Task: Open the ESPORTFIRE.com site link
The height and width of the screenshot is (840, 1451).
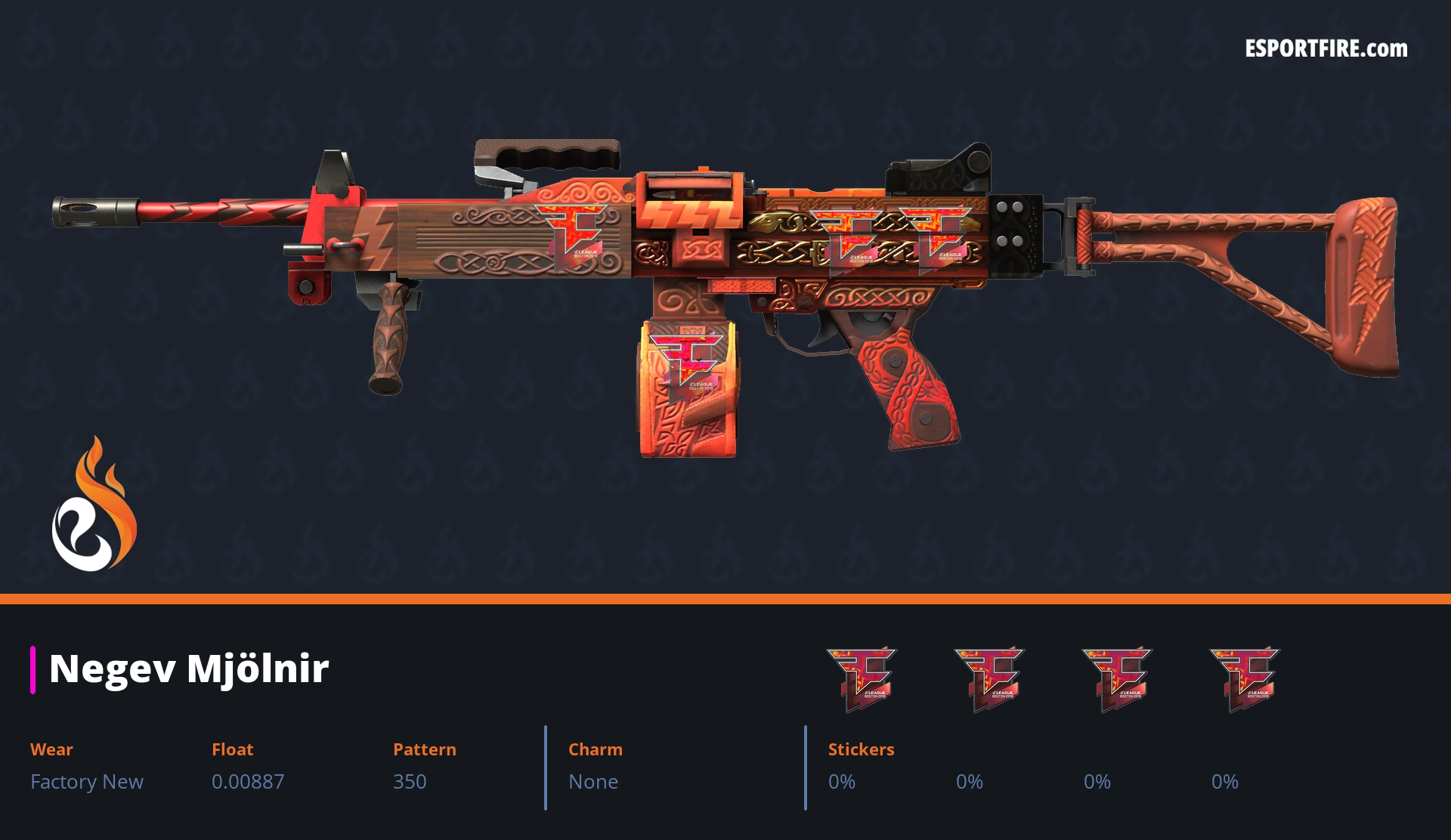Action: pyautogui.click(x=1326, y=49)
